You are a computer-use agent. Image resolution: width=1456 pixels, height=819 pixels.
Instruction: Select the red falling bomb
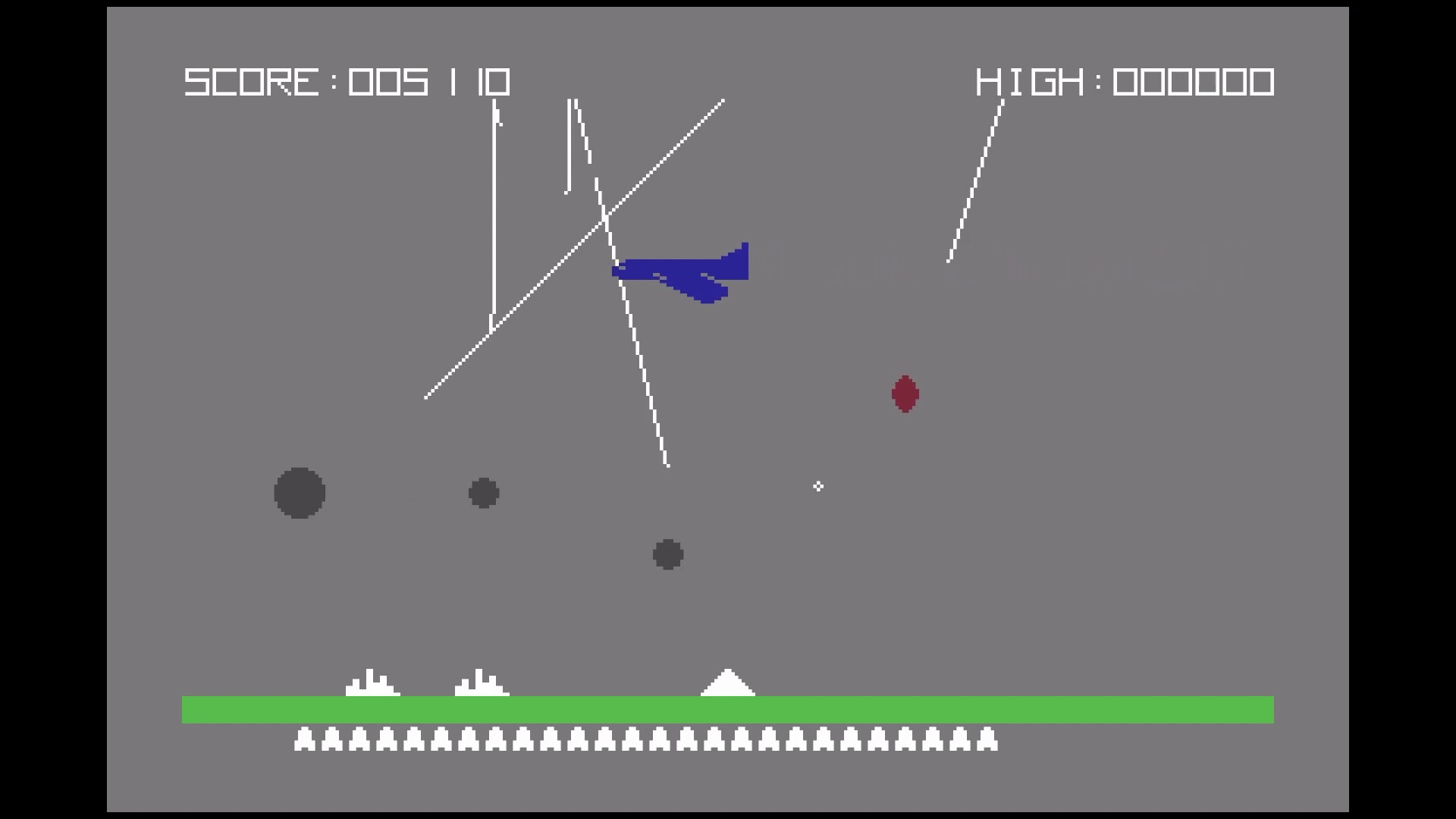[905, 394]
